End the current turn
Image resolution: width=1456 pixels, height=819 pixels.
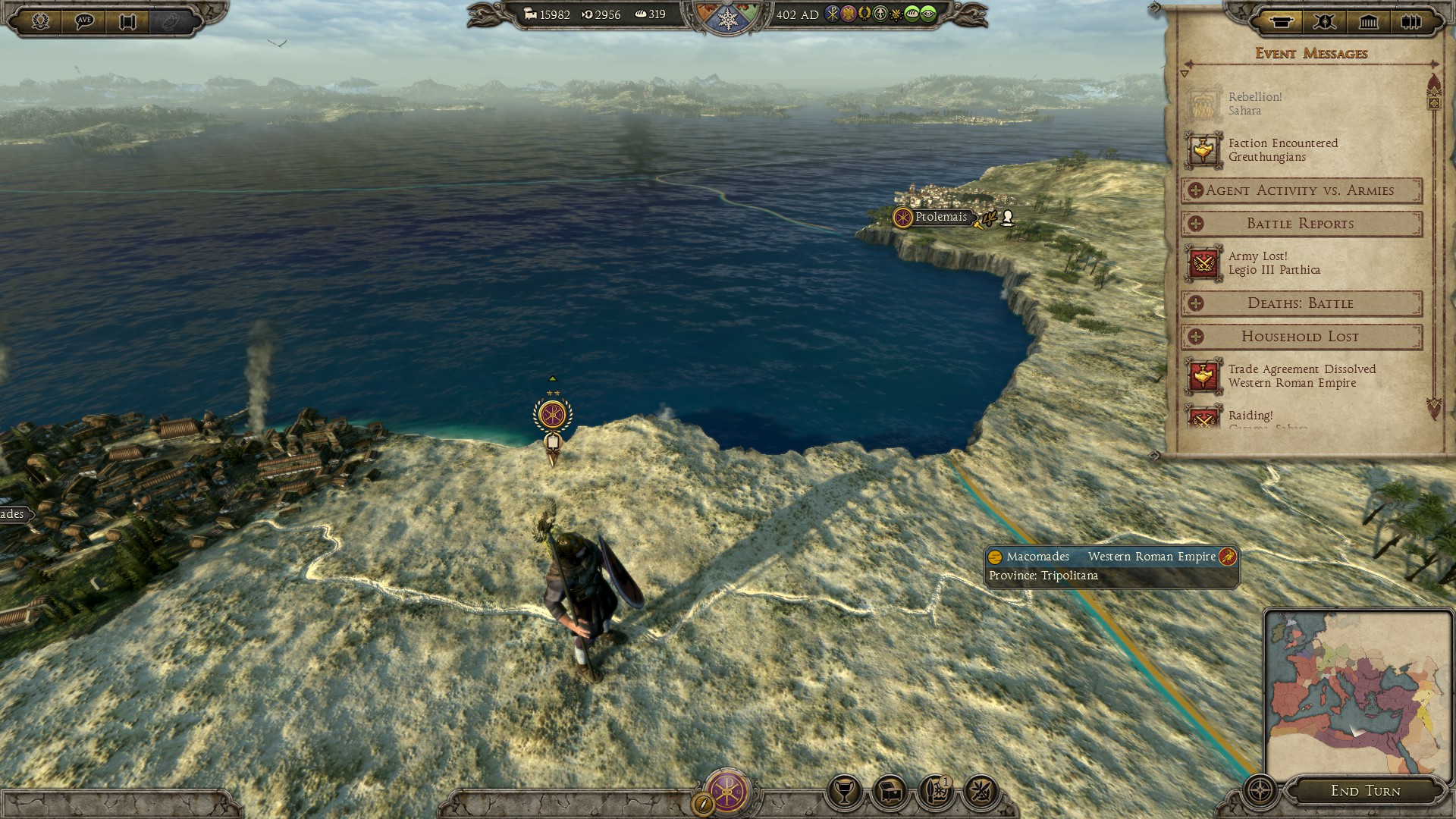click(1365, 791)
